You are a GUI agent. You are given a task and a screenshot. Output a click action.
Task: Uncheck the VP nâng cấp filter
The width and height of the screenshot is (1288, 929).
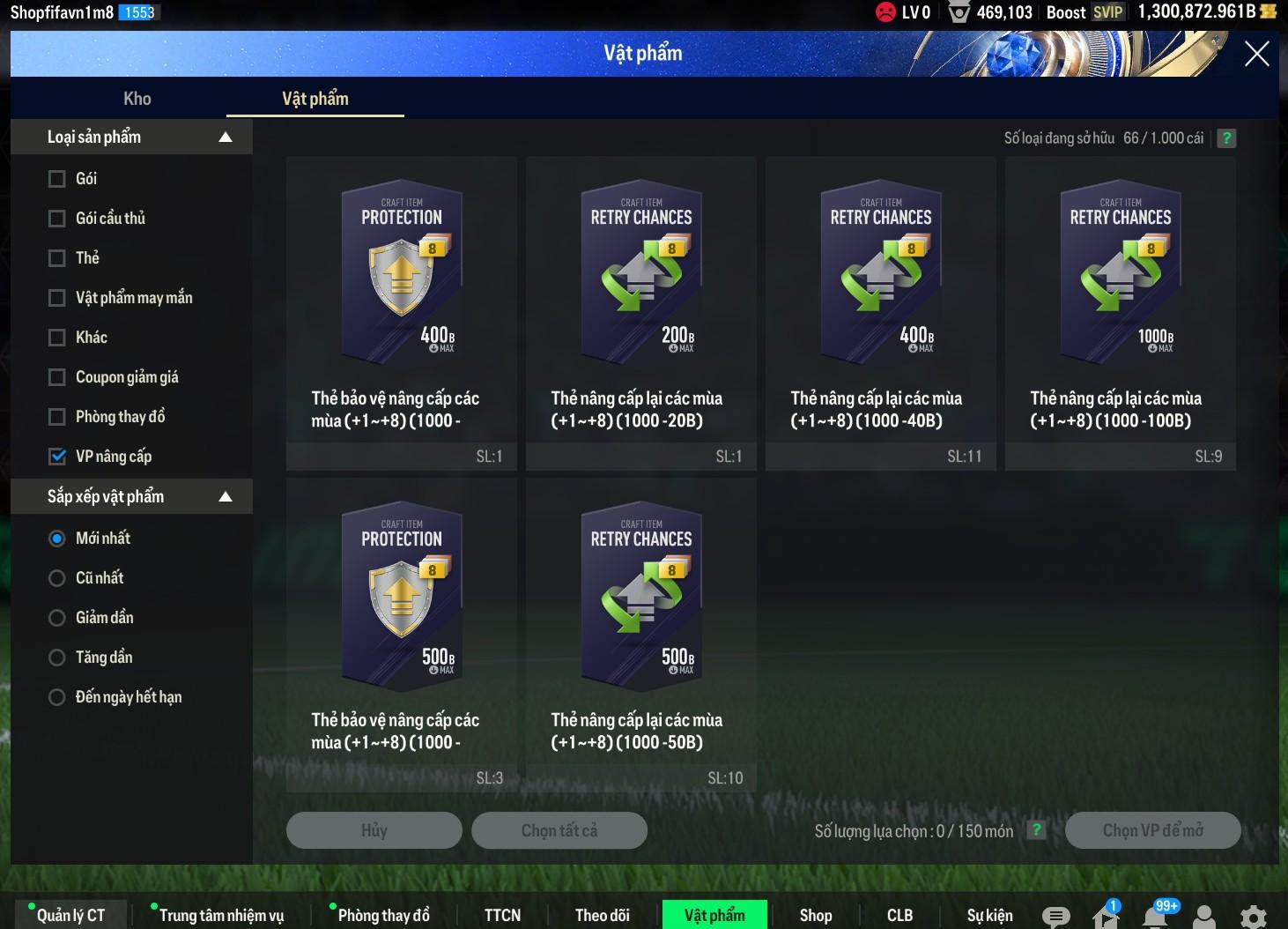57,457
